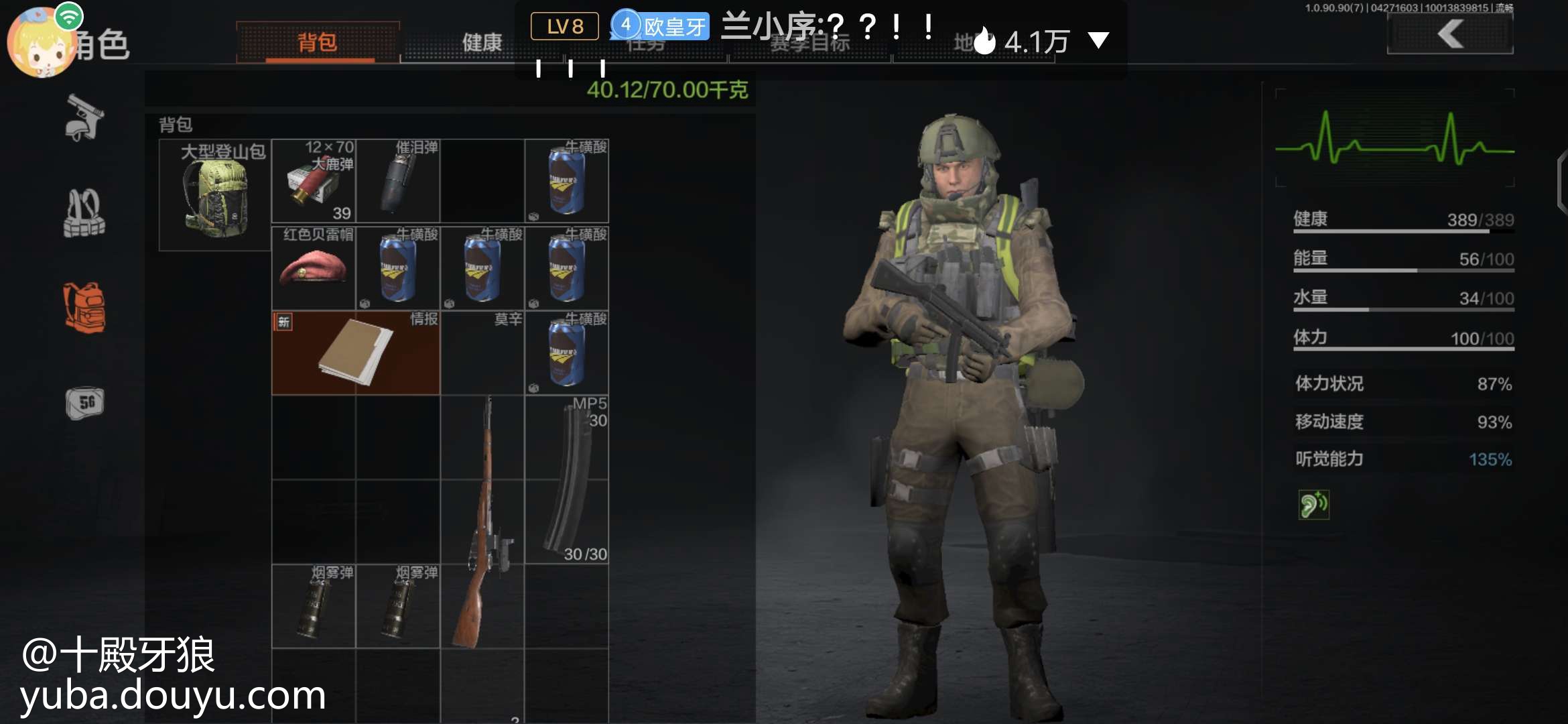Select the orange backpack category icon
Screen dimensions: 1568x724
84,308
